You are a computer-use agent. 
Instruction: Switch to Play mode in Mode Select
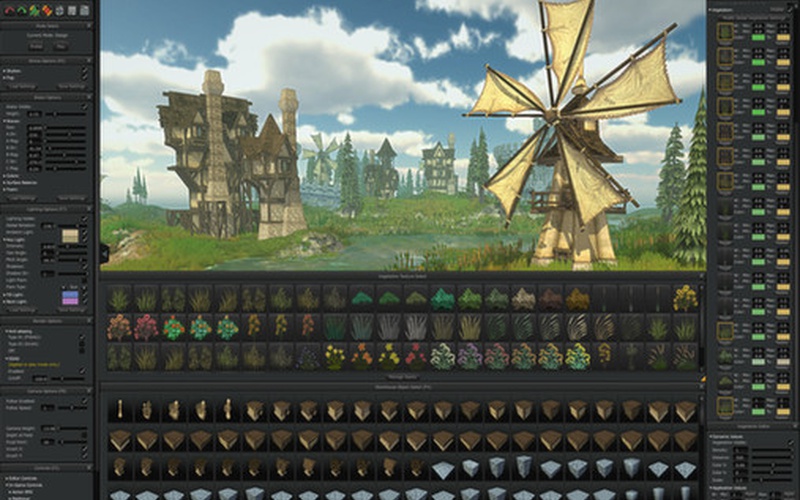tap(63, 46)
